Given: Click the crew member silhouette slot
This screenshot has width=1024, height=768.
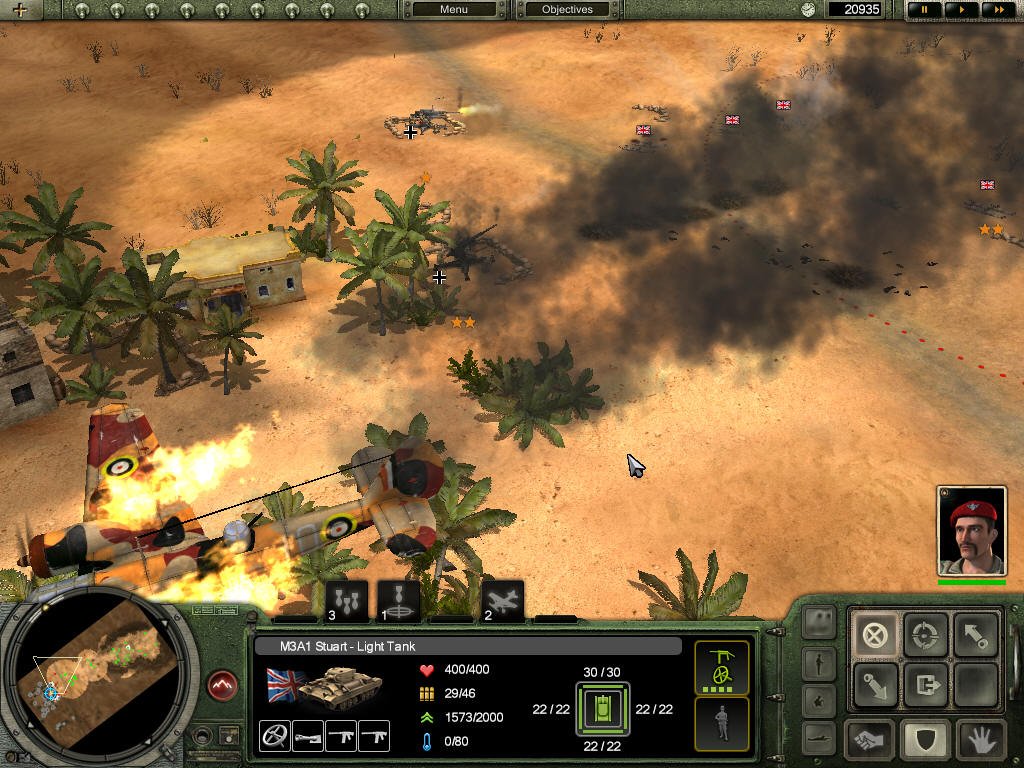Looking at the screenshot, I should pyautogui.click(x=722, y=723).
